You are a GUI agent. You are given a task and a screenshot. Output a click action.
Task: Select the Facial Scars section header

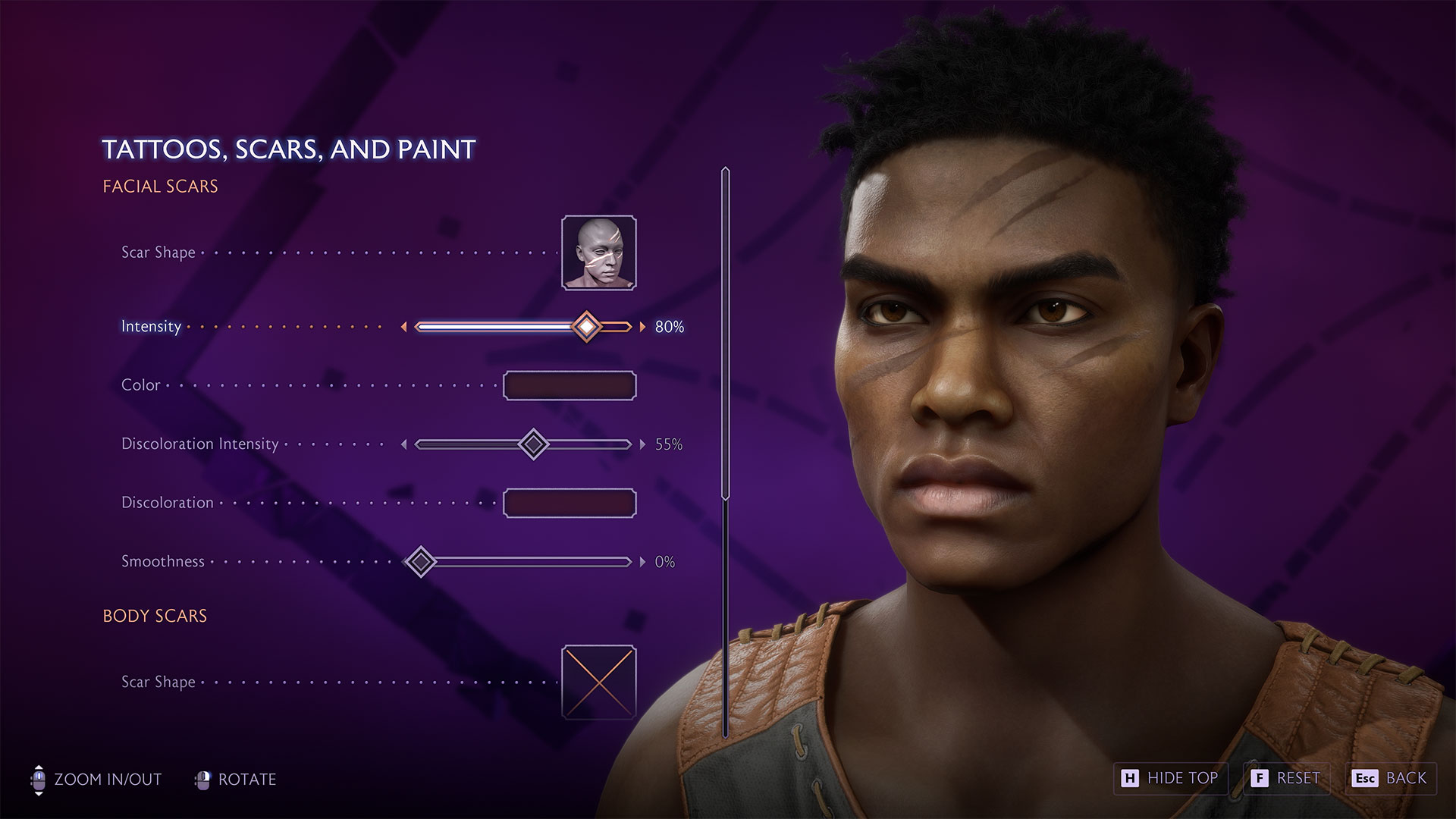click(x=160, y=186)
